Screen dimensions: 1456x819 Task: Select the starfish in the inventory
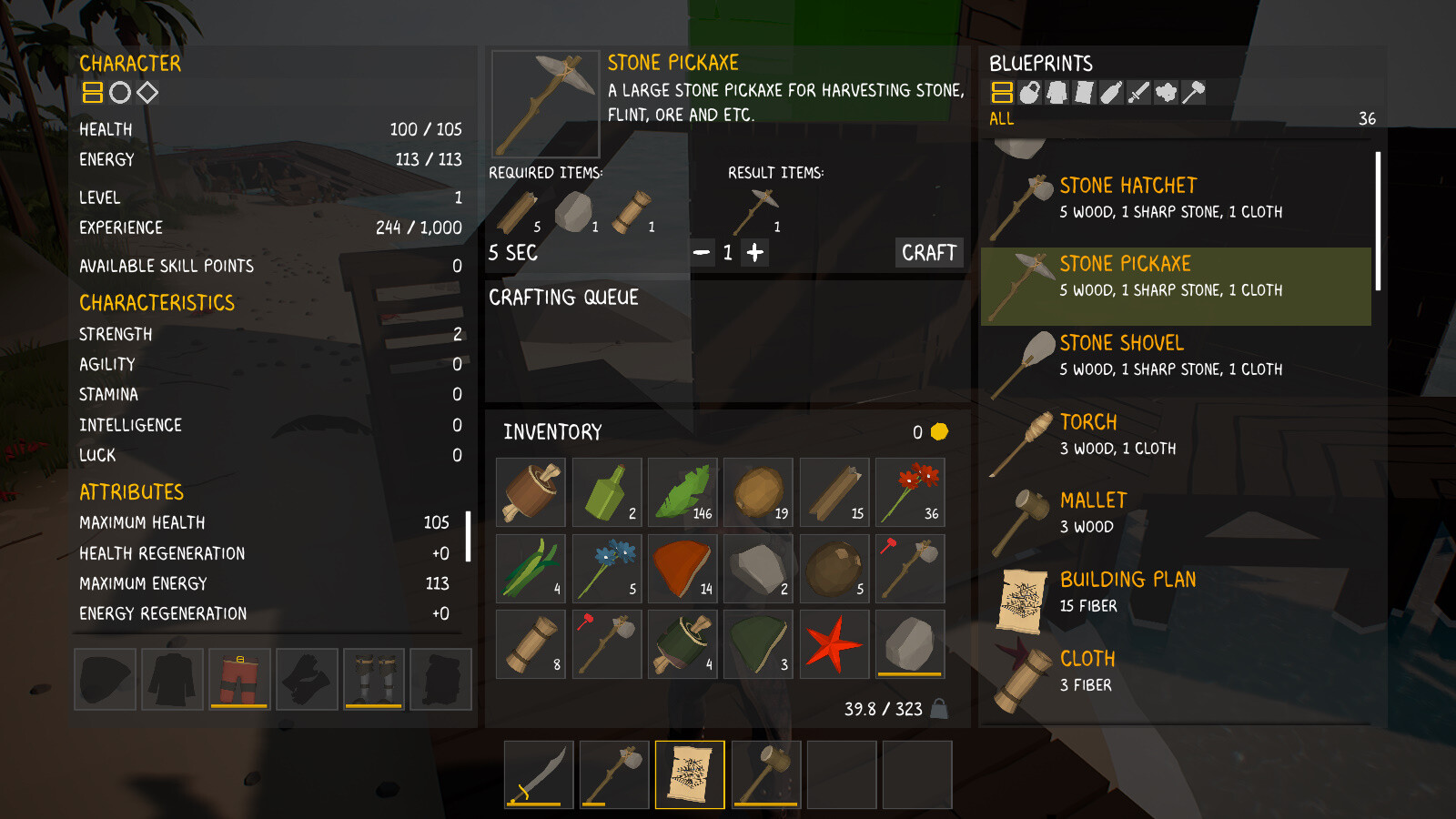834,644
